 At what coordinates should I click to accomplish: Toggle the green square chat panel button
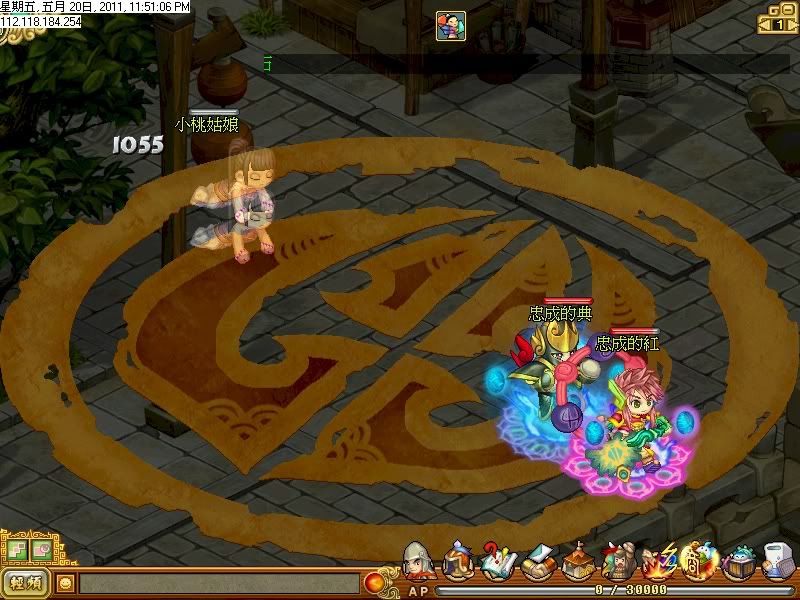(16, 549)
